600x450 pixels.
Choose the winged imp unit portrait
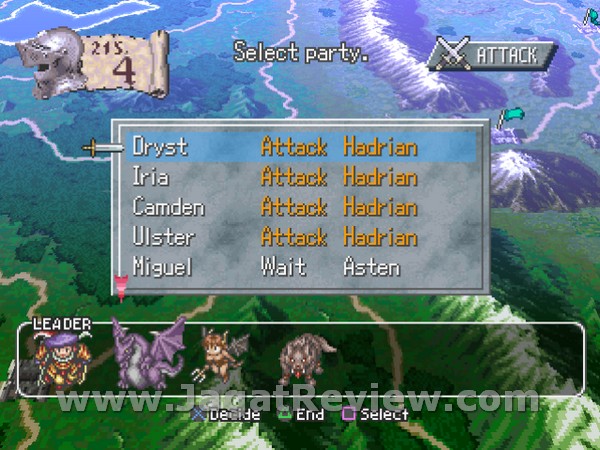pos(220,360)
